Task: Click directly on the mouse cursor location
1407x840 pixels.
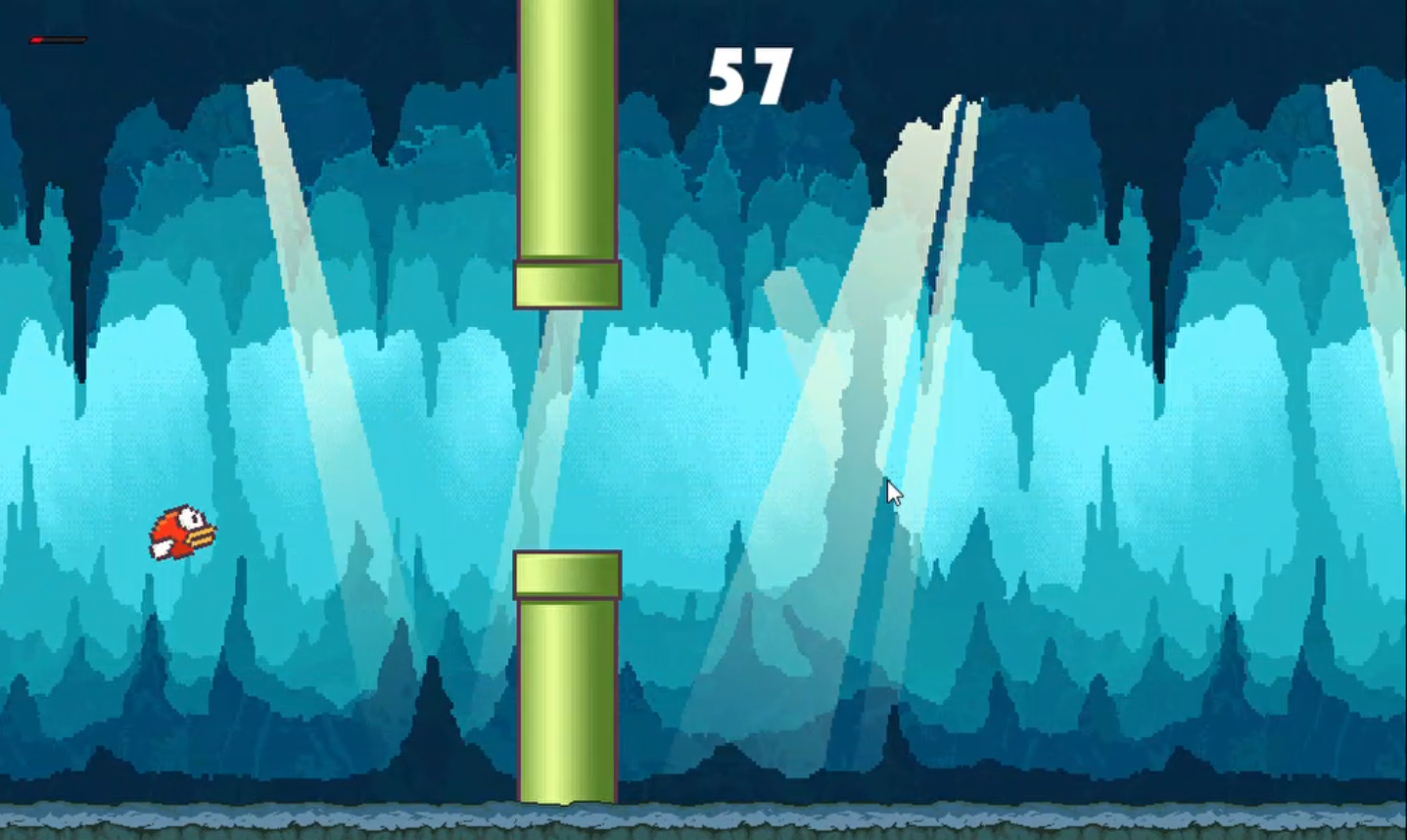Action: [x=893, y=490]
